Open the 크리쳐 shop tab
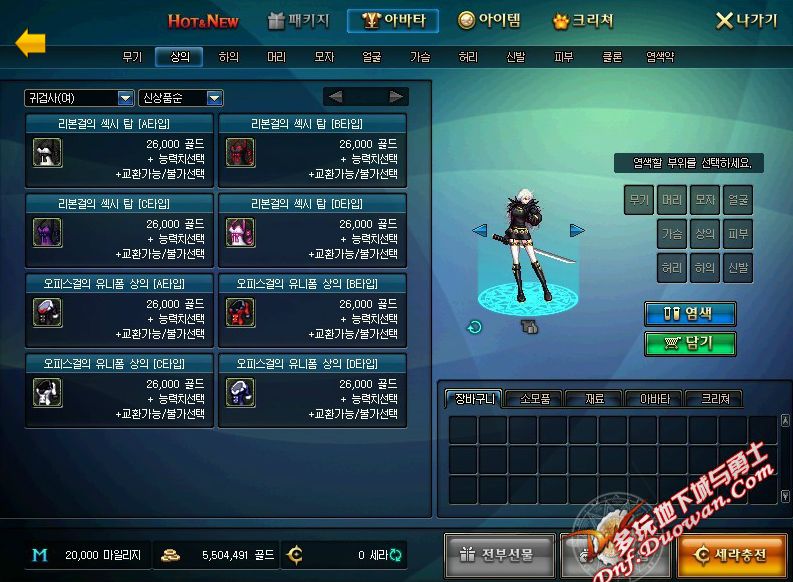793x582 pixels. tap(584, 21)
